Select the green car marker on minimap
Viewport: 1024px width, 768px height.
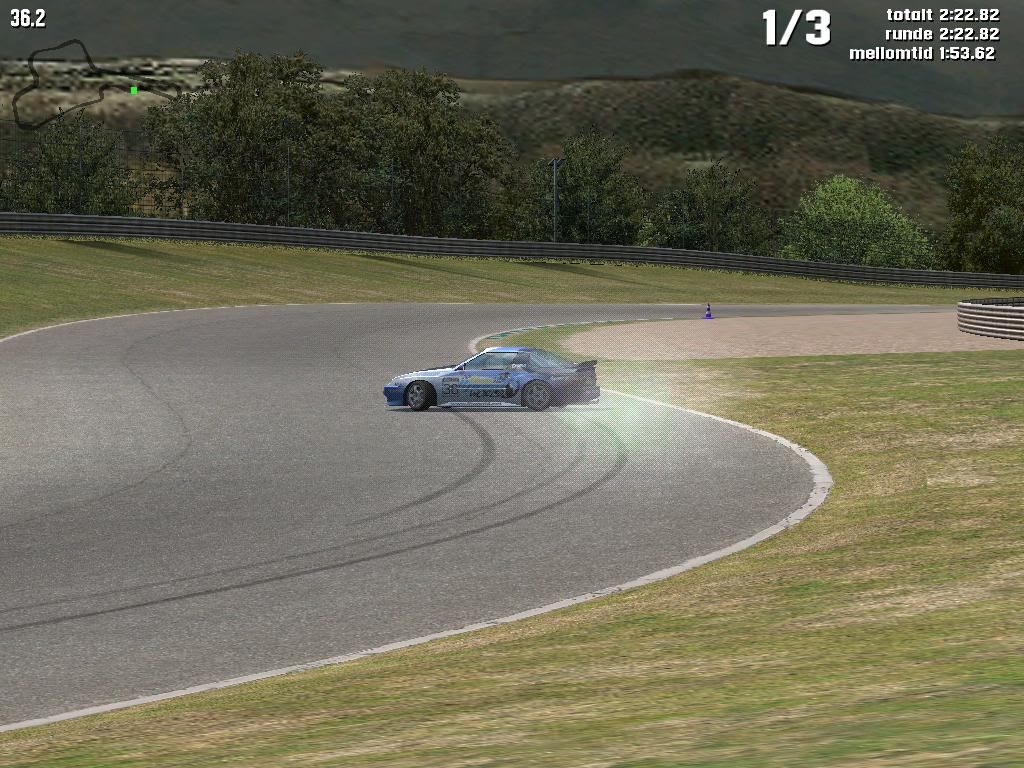pos(134,90)
